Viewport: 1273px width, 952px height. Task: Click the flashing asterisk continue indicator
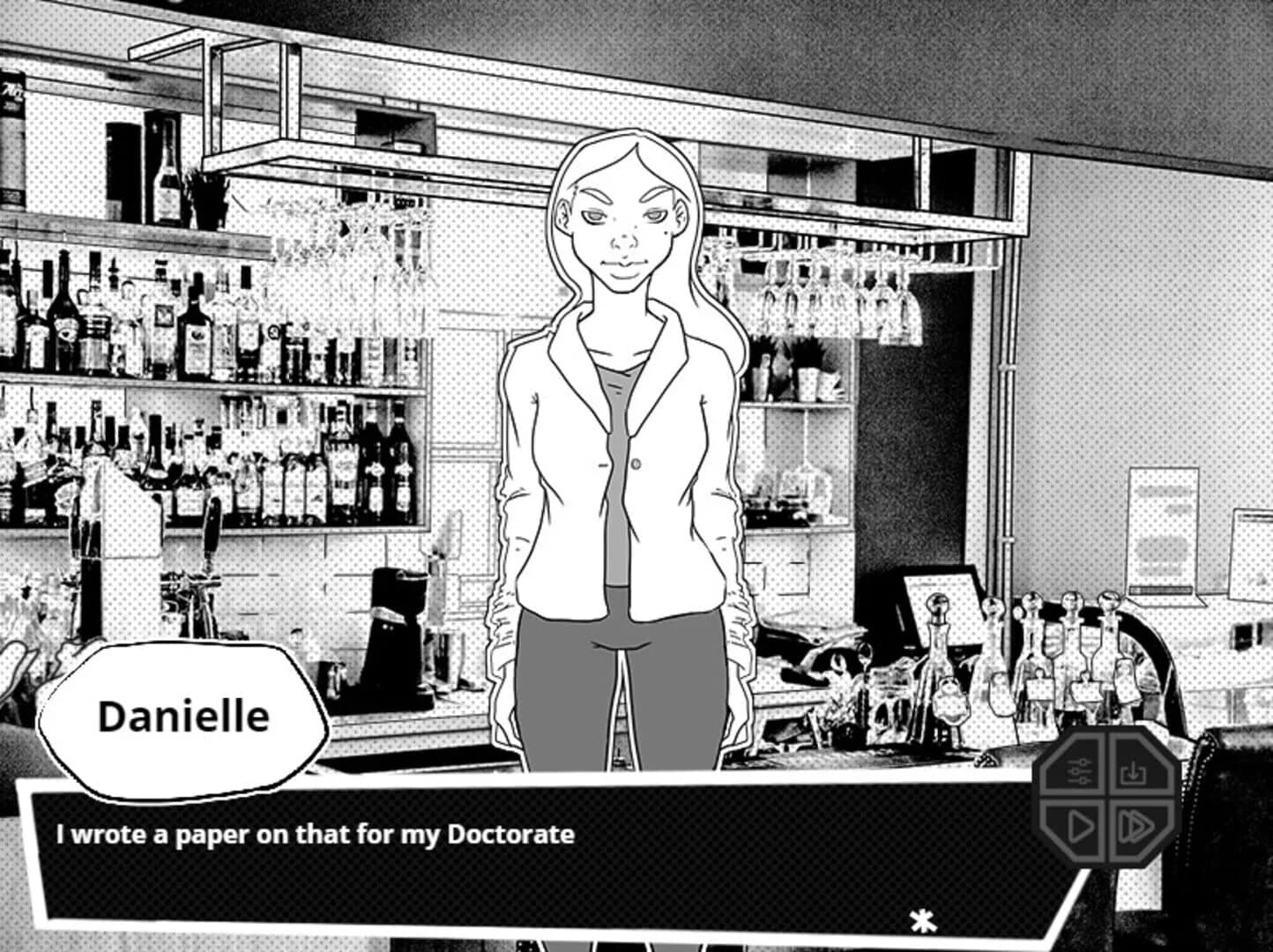tap(922, 923)
